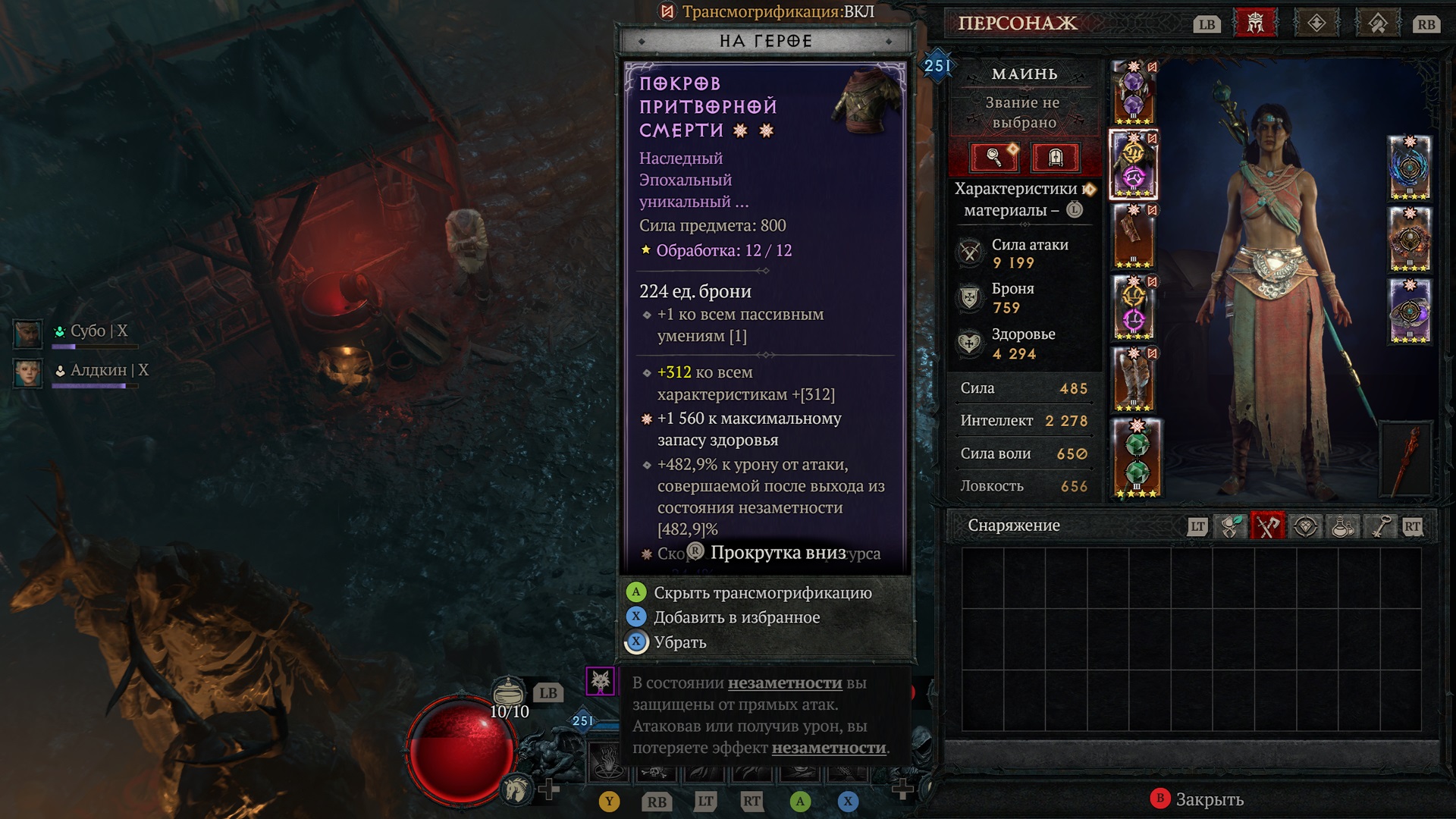1456x819 pixels.
Task: Select the equipped gloves slot
Action: click(1133, 236)
